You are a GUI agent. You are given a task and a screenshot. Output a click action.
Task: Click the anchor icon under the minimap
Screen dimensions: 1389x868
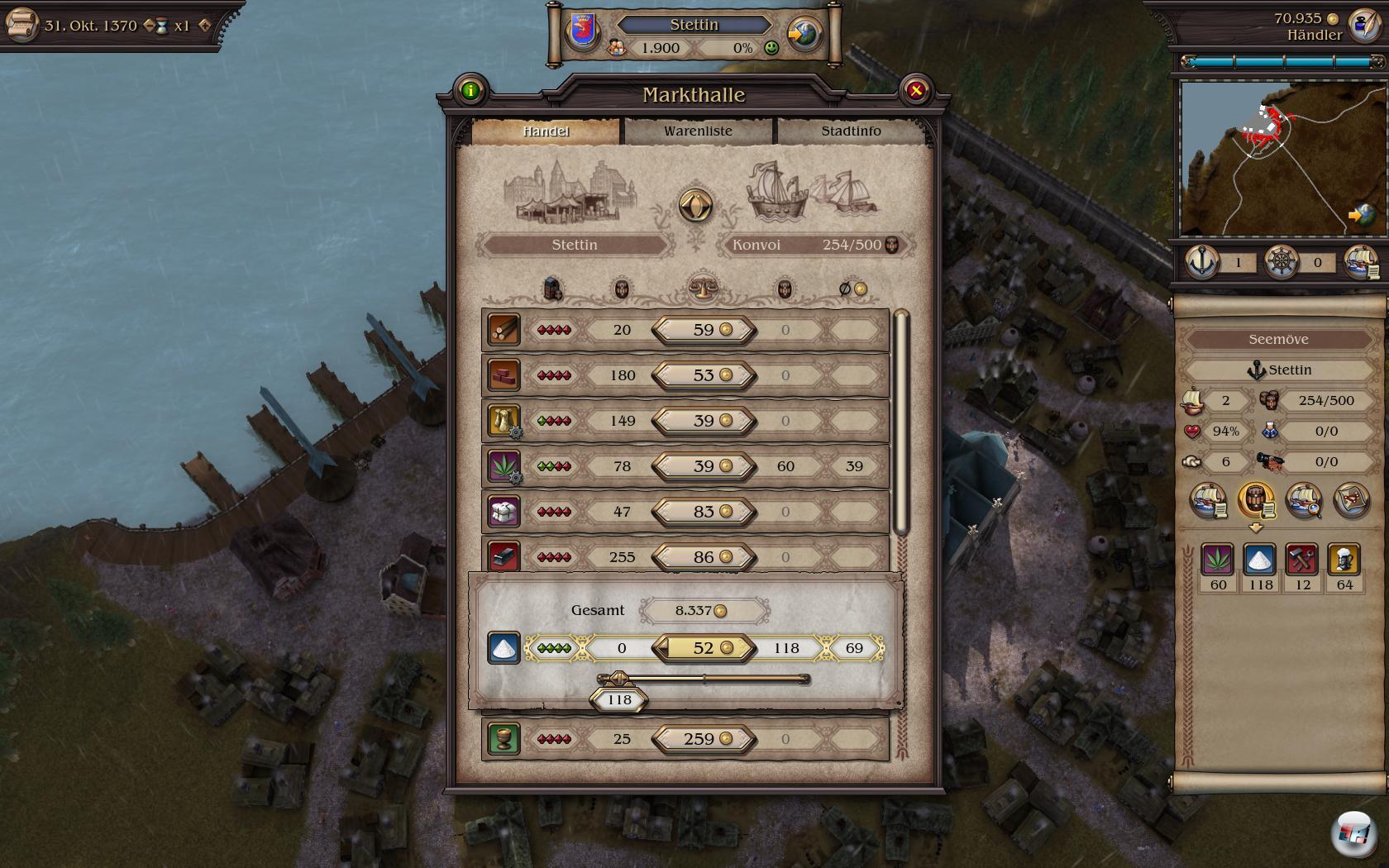[x=1202, y=263]
